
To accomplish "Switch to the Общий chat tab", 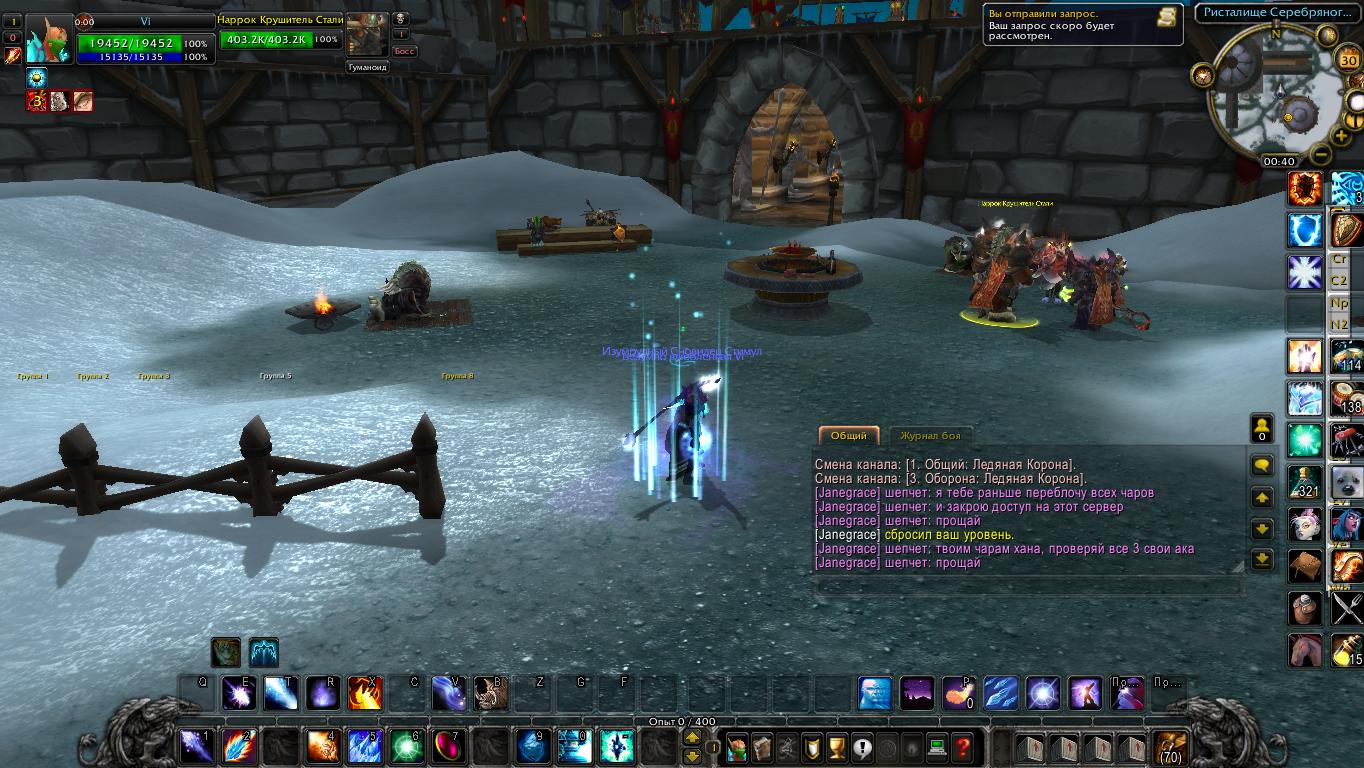I will pyautogui.click(x=849, y=436).
